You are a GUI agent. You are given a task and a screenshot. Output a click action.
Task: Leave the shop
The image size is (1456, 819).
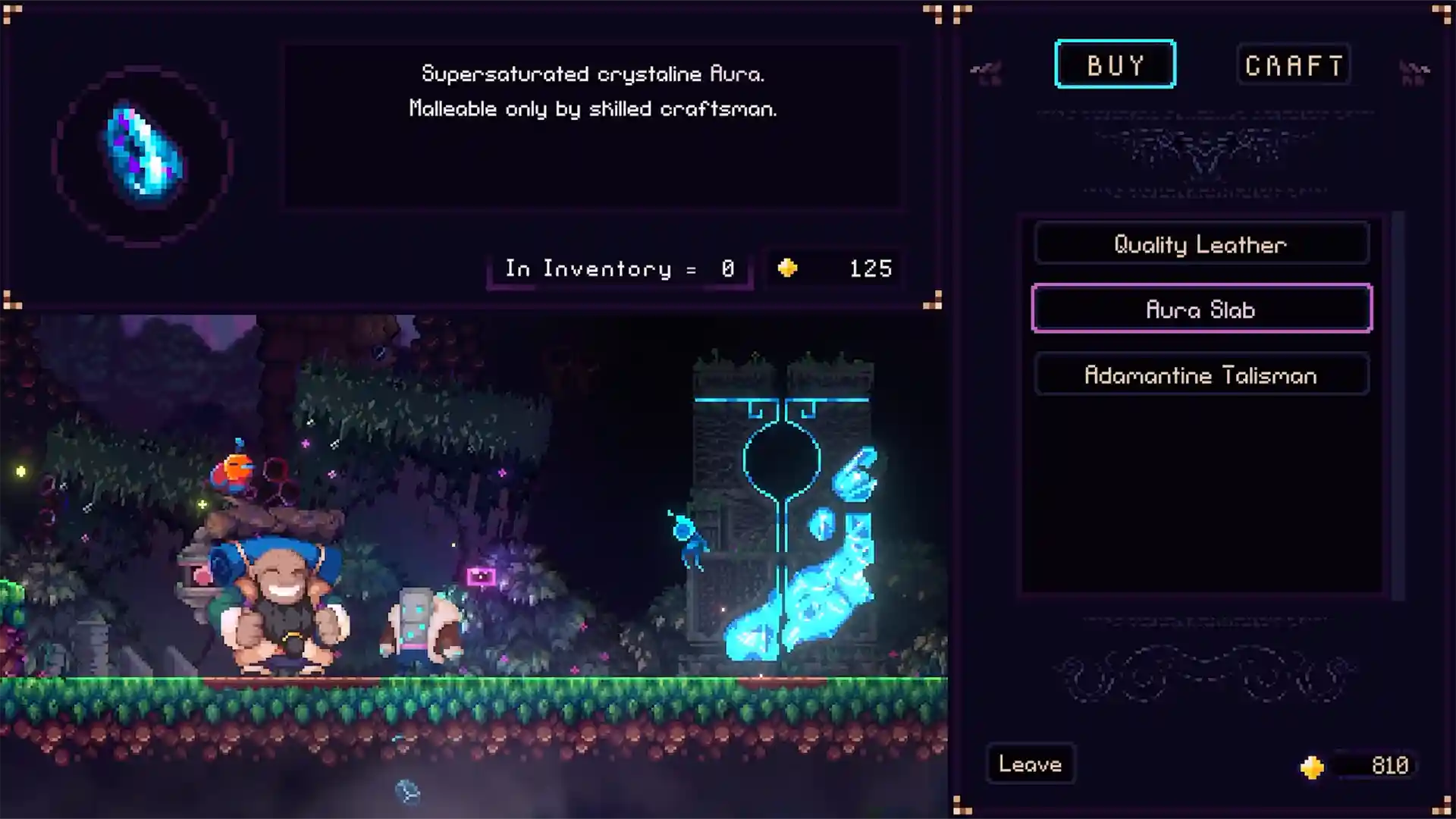click(x=1030, y=764)
